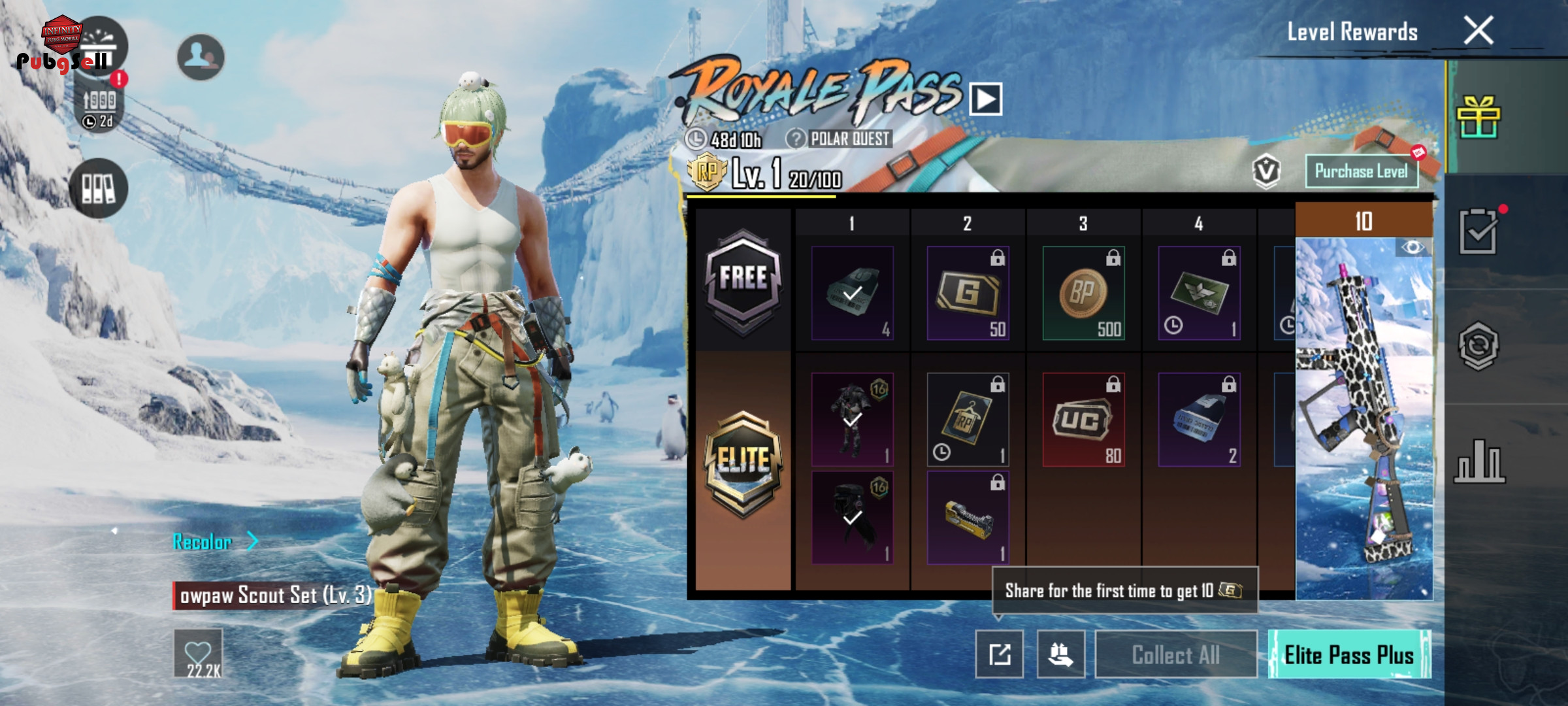Toggle the eye preview on level 10 reward
The width and height of the screenshot is (1568, 706).
coord(1413,247)
